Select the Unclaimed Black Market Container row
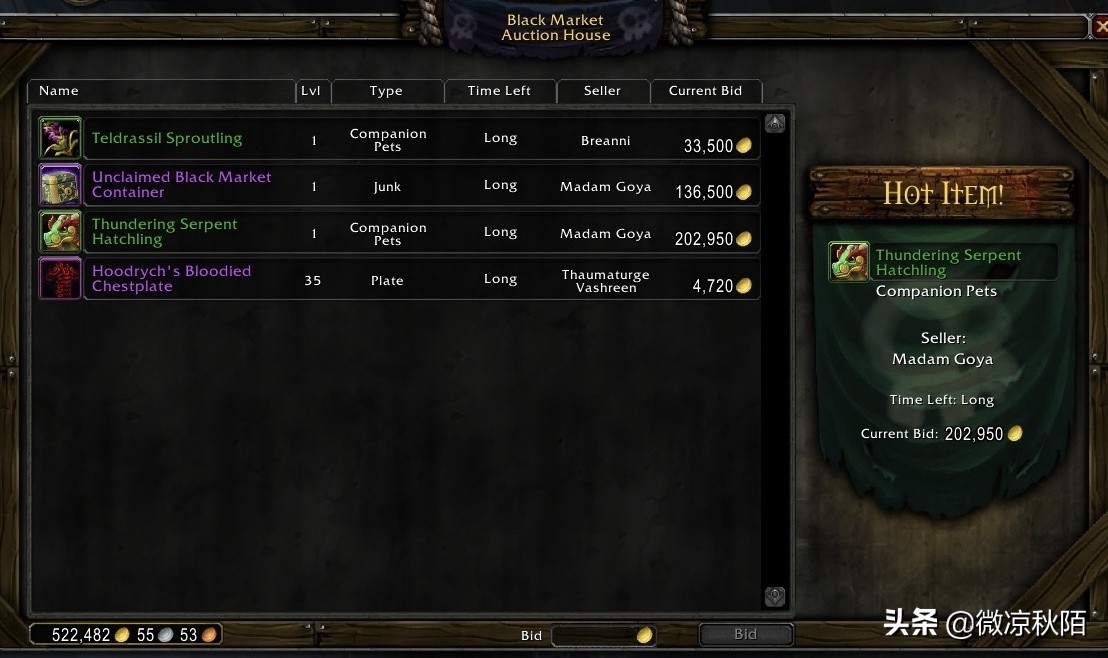This screenshot has height=658, width=1108. (x=420, y=186)
